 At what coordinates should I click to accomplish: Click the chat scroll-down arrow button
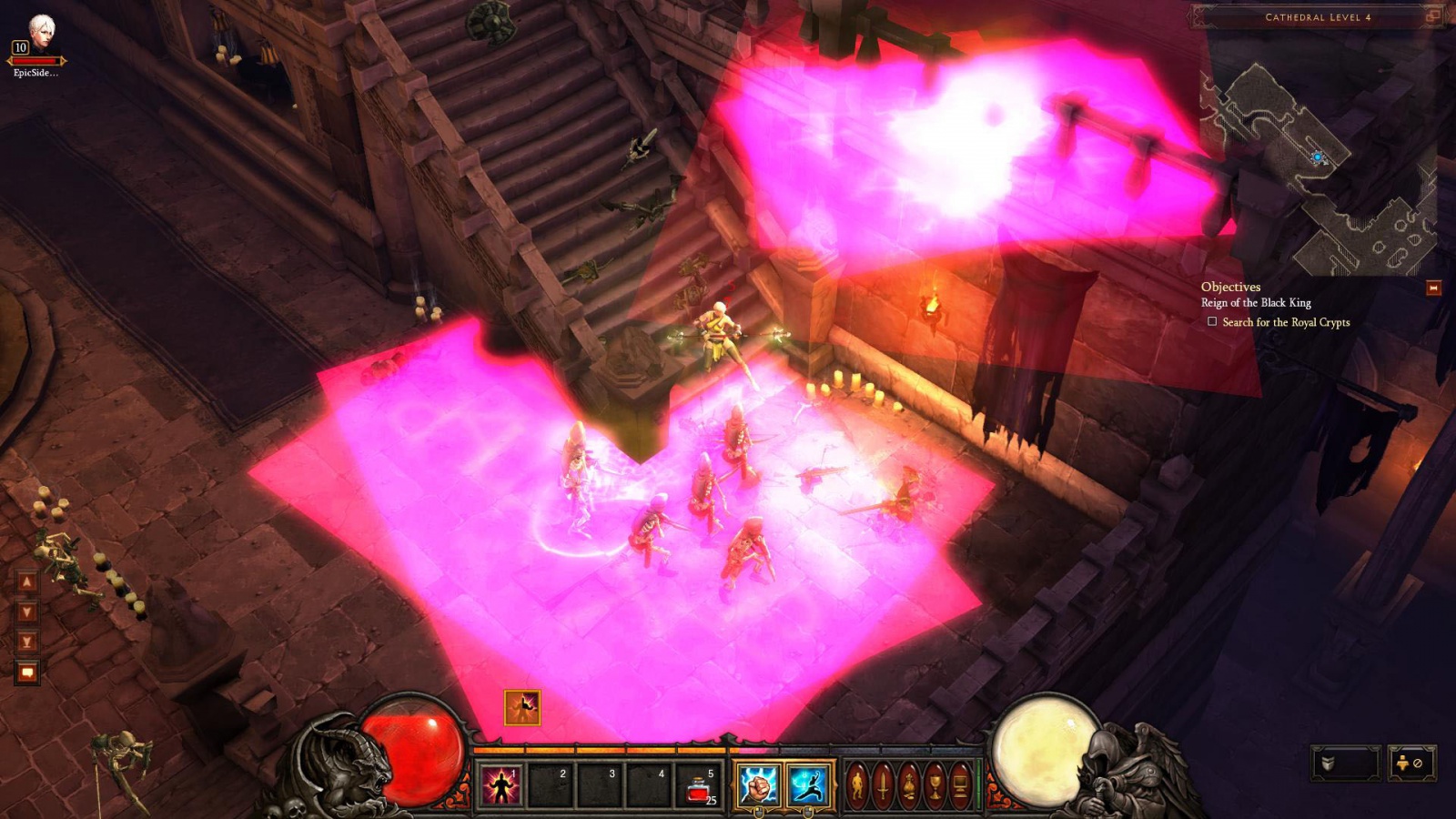[26, 612]
